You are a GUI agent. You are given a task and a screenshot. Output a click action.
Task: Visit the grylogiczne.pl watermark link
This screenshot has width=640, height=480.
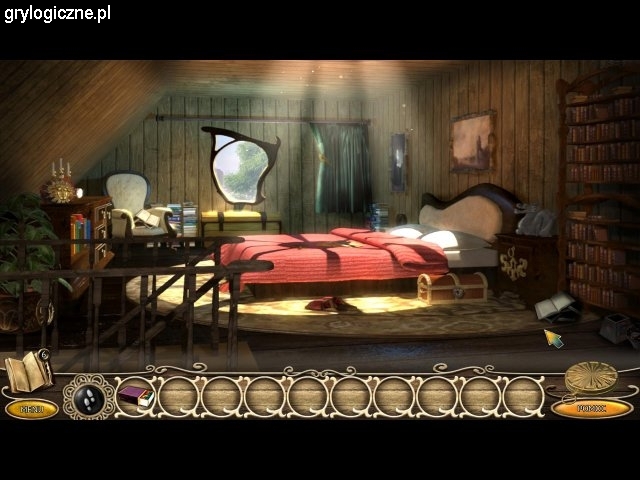57,13
